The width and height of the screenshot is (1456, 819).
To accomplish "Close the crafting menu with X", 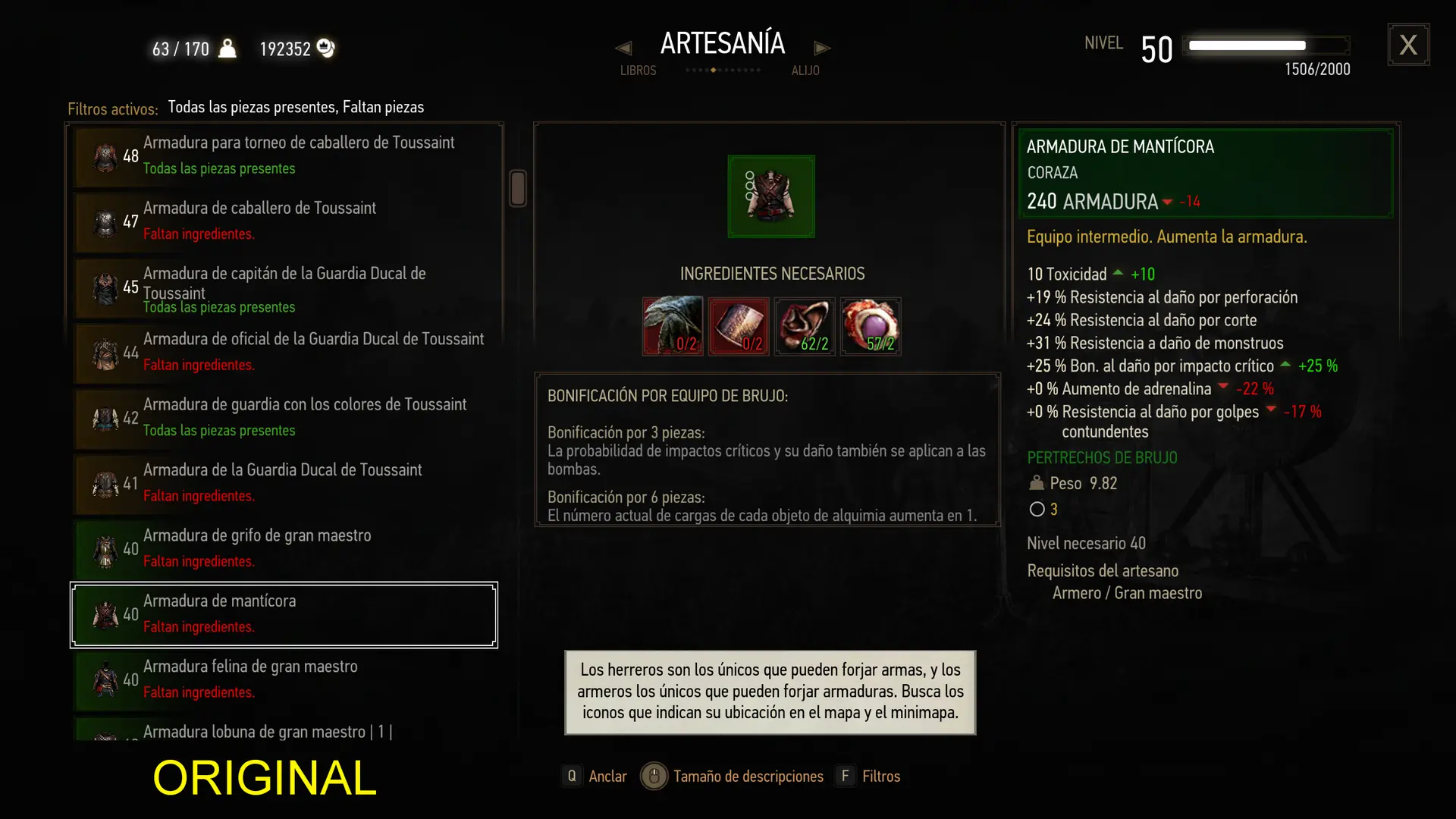I will (1408, 45).
